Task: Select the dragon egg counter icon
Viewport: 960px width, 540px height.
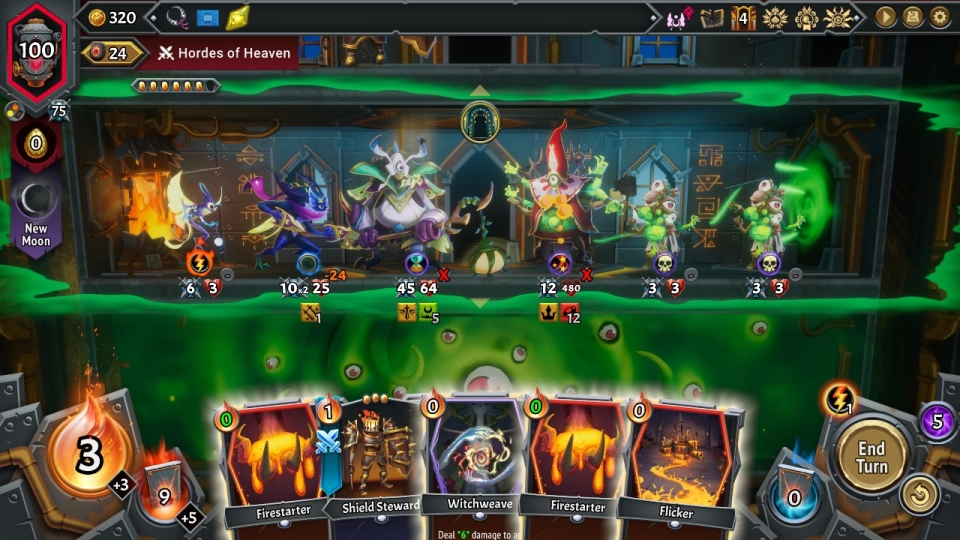Action: (x=36, y=143)
